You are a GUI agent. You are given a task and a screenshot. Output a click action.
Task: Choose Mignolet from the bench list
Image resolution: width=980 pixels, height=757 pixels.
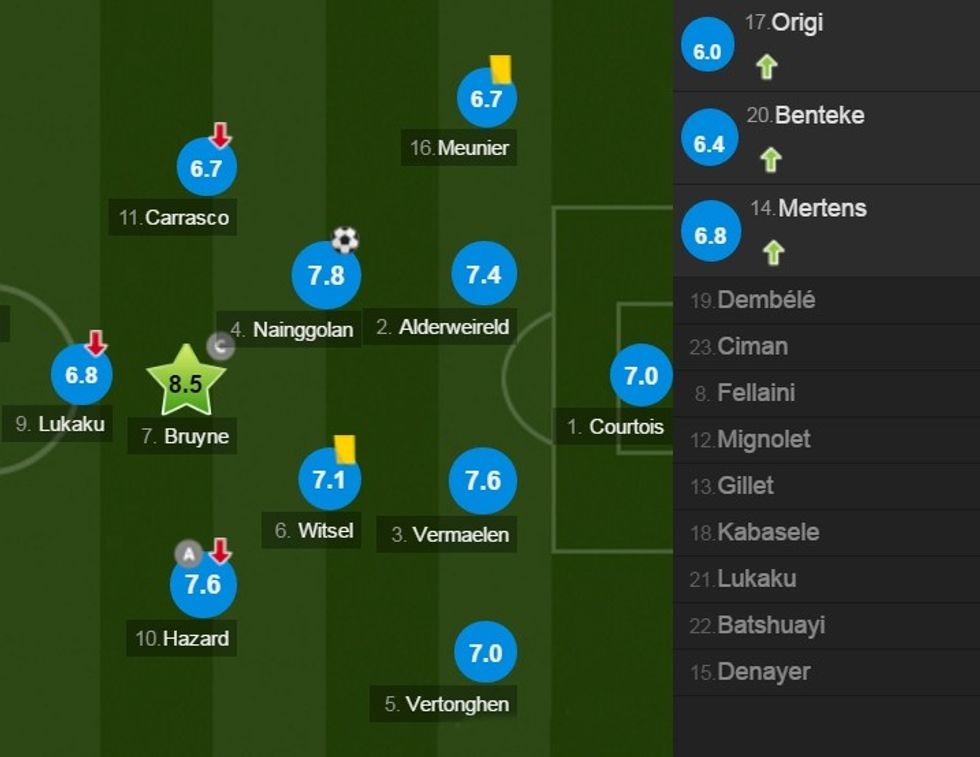pos(764,439)
